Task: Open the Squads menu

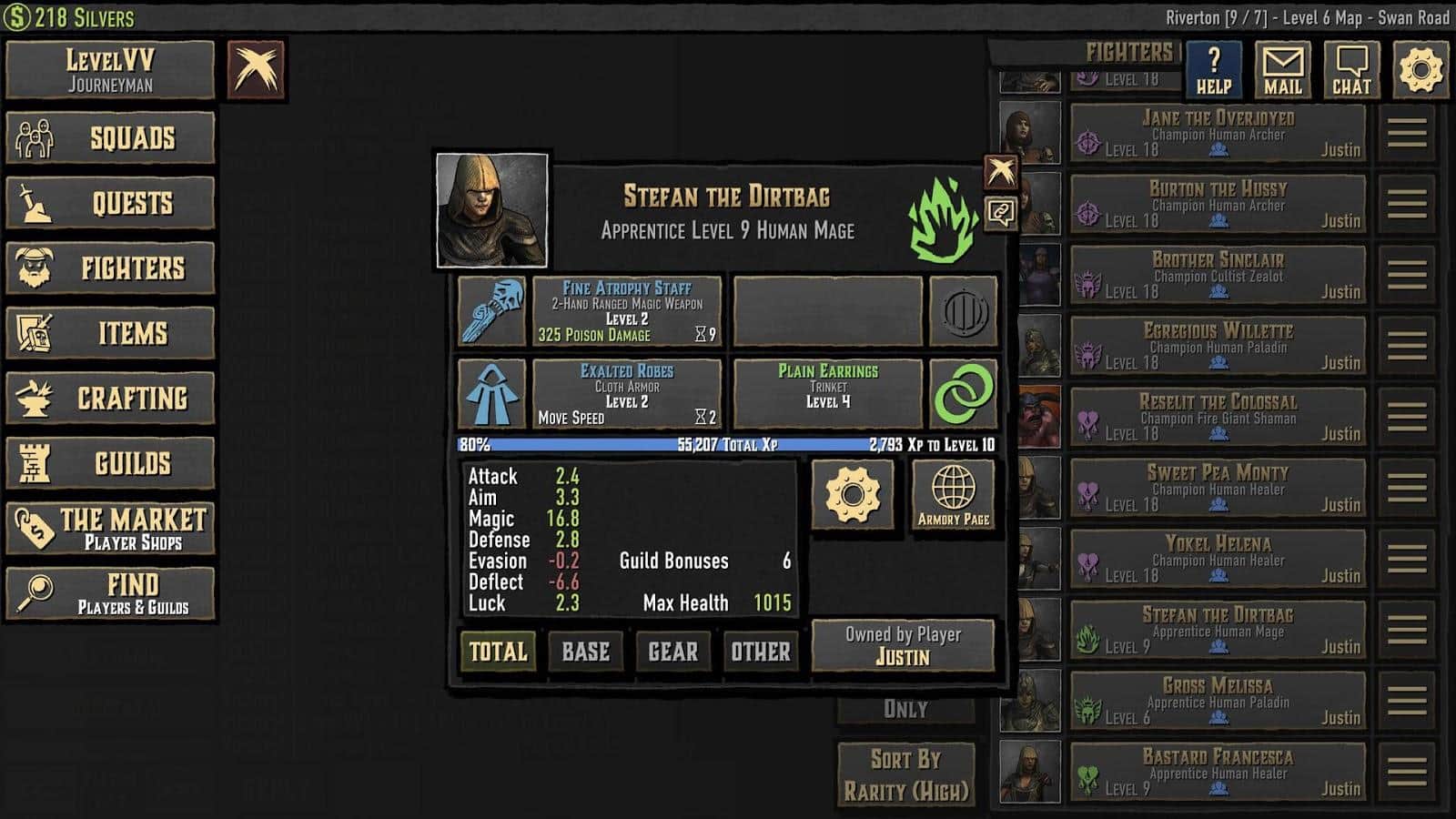Action: coord(110,138)
